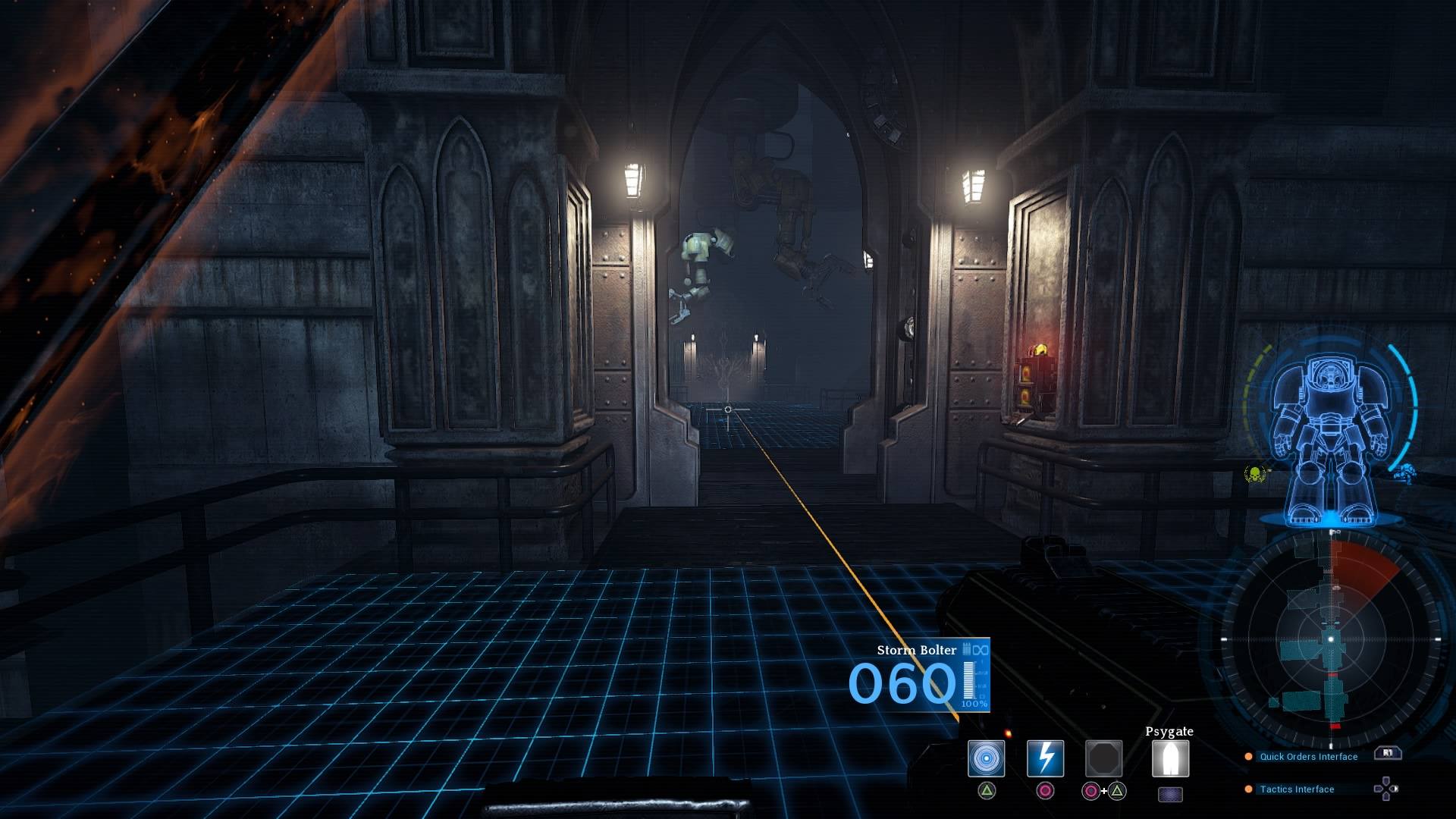
Task: Use the Psygate ability icon
Action: click(x=1170, y=758)
